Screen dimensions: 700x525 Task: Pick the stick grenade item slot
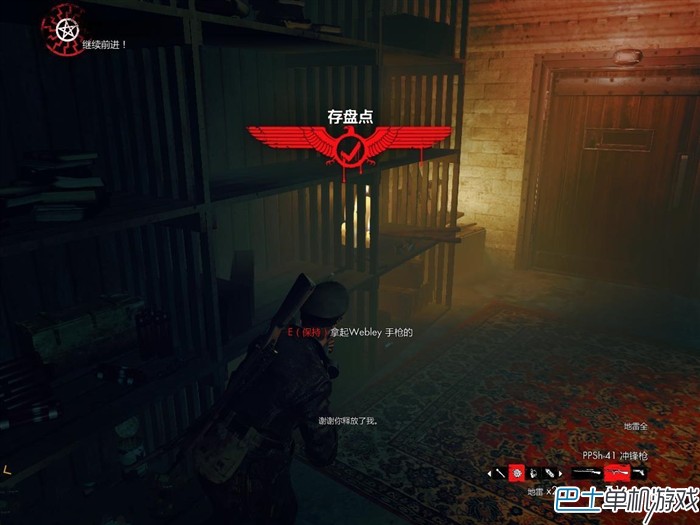point(500,472)
